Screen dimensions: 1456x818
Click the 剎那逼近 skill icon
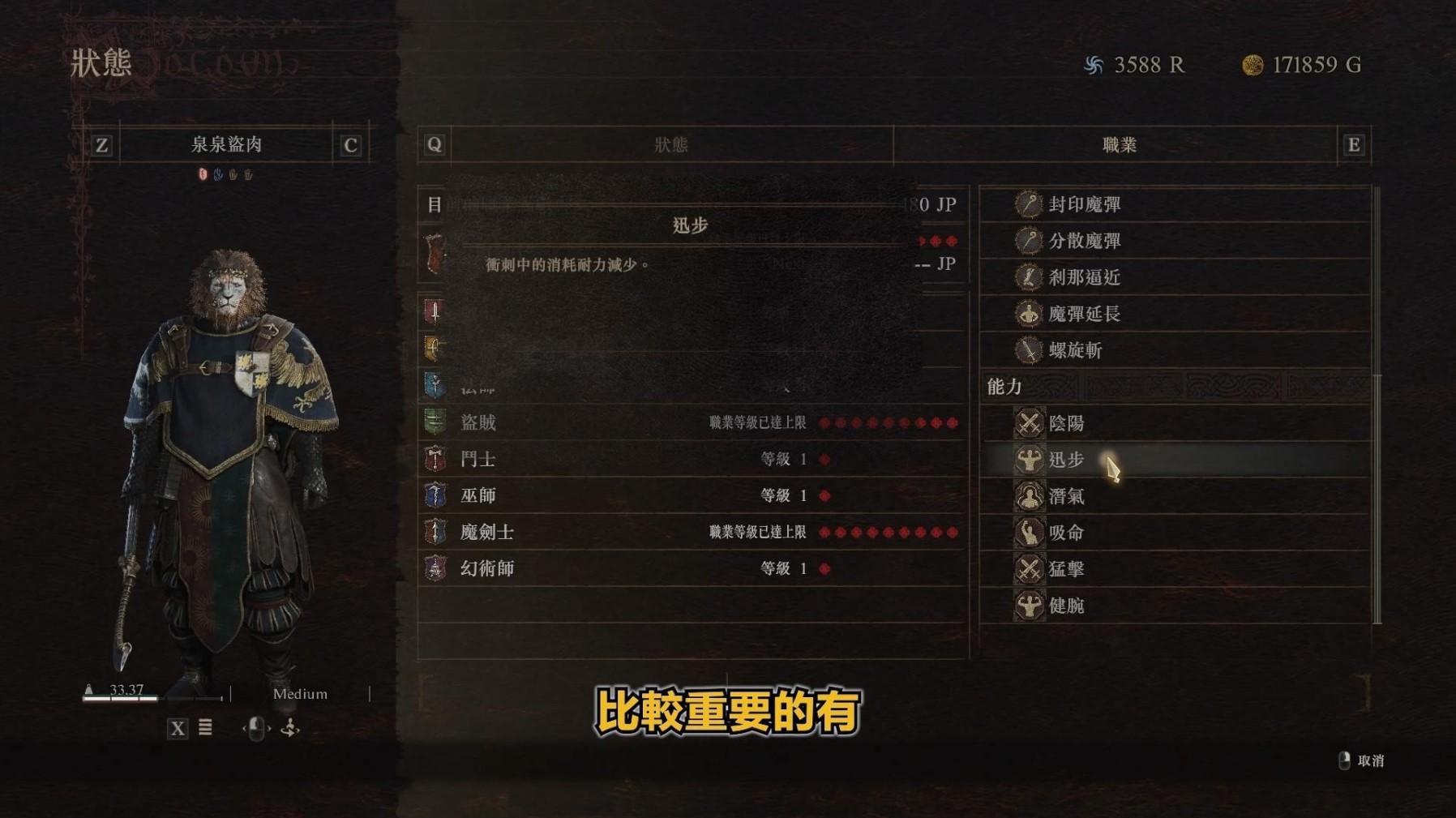tap(1028, 278)
